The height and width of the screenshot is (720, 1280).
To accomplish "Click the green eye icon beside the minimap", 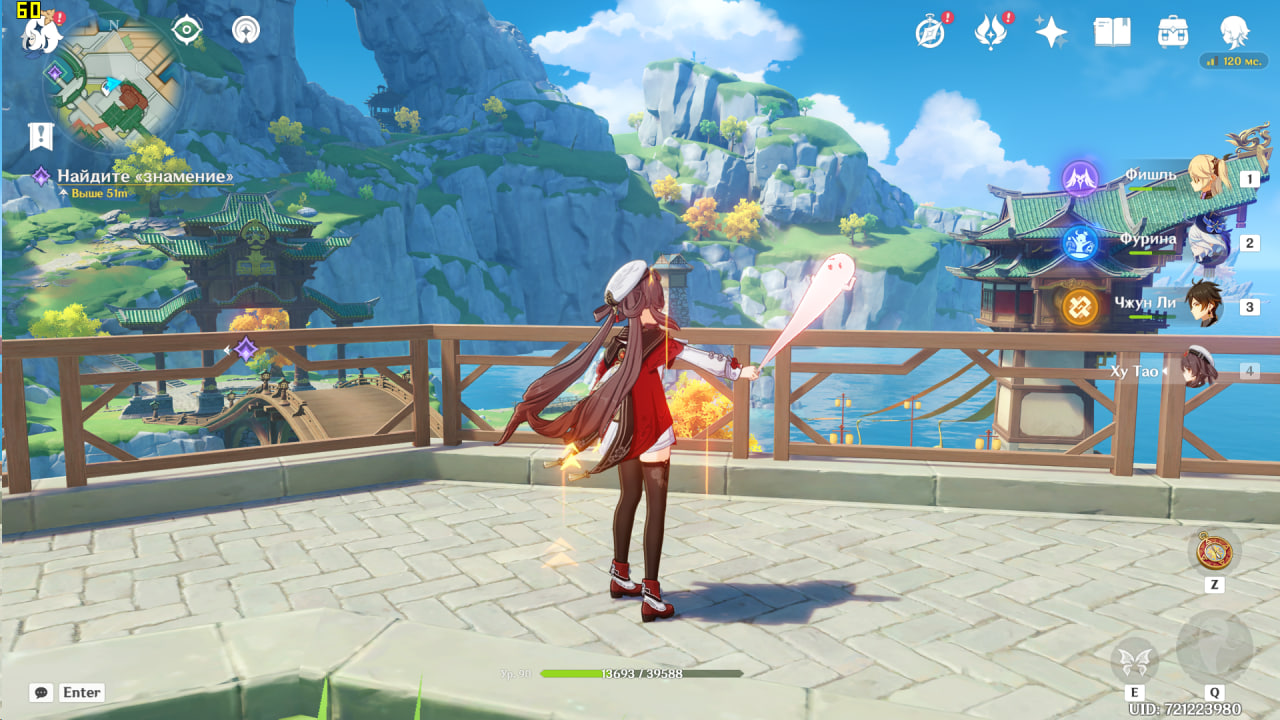I will (187, 30).
